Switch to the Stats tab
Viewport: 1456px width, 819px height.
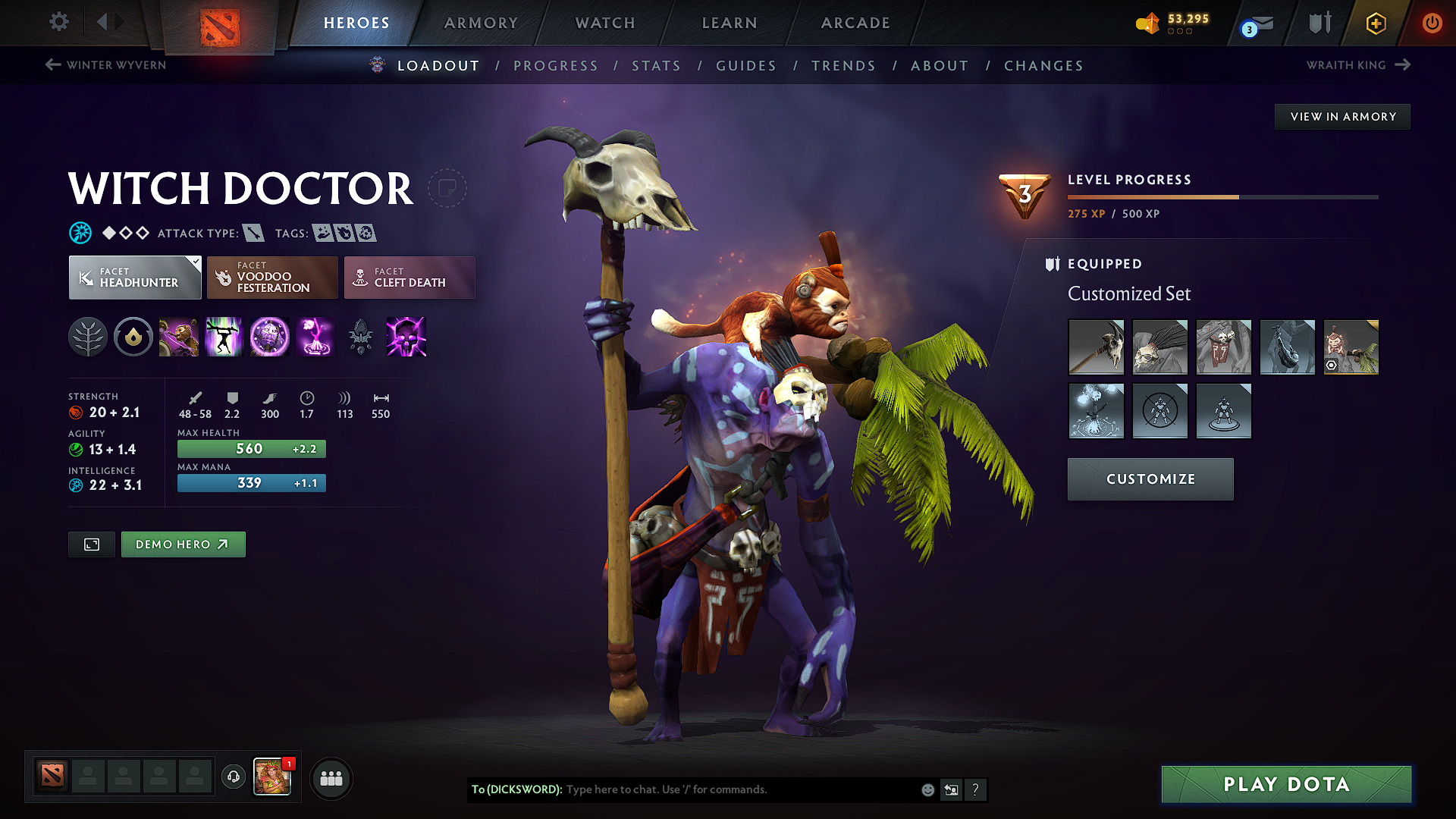click(657, 65)
